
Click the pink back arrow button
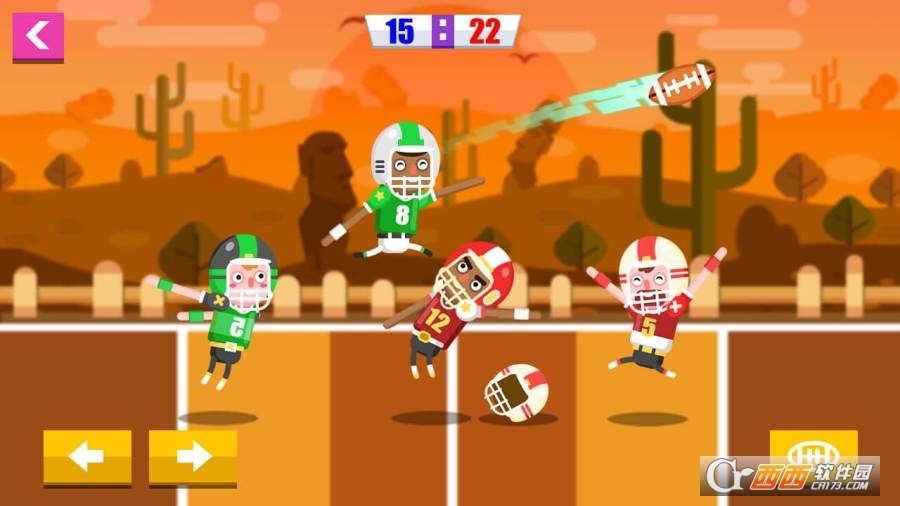(38, 36)
